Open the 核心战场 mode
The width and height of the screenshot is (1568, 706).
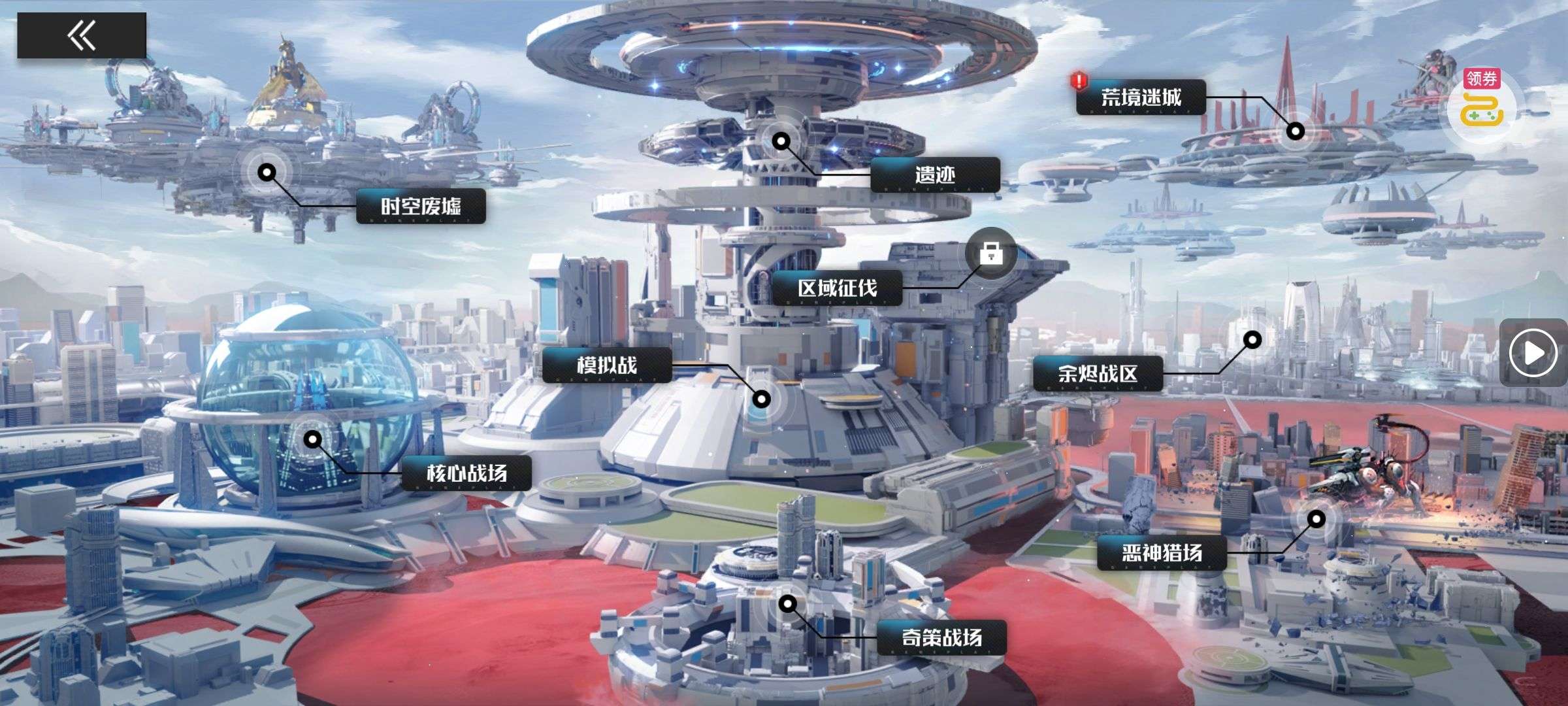click(466, 473)
